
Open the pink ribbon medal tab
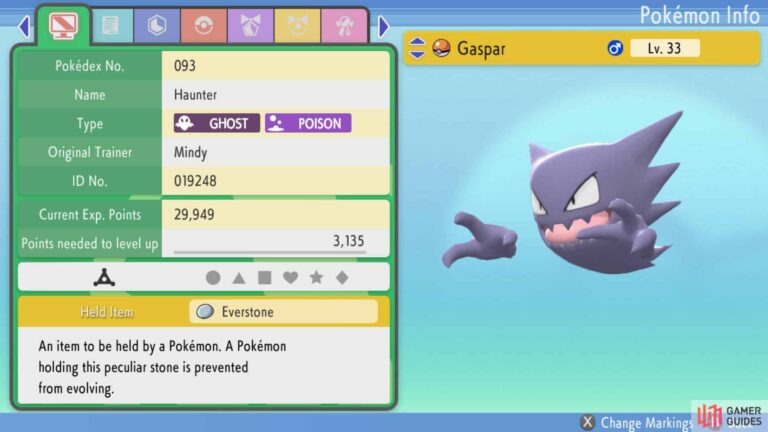click(x=342, y=27)
